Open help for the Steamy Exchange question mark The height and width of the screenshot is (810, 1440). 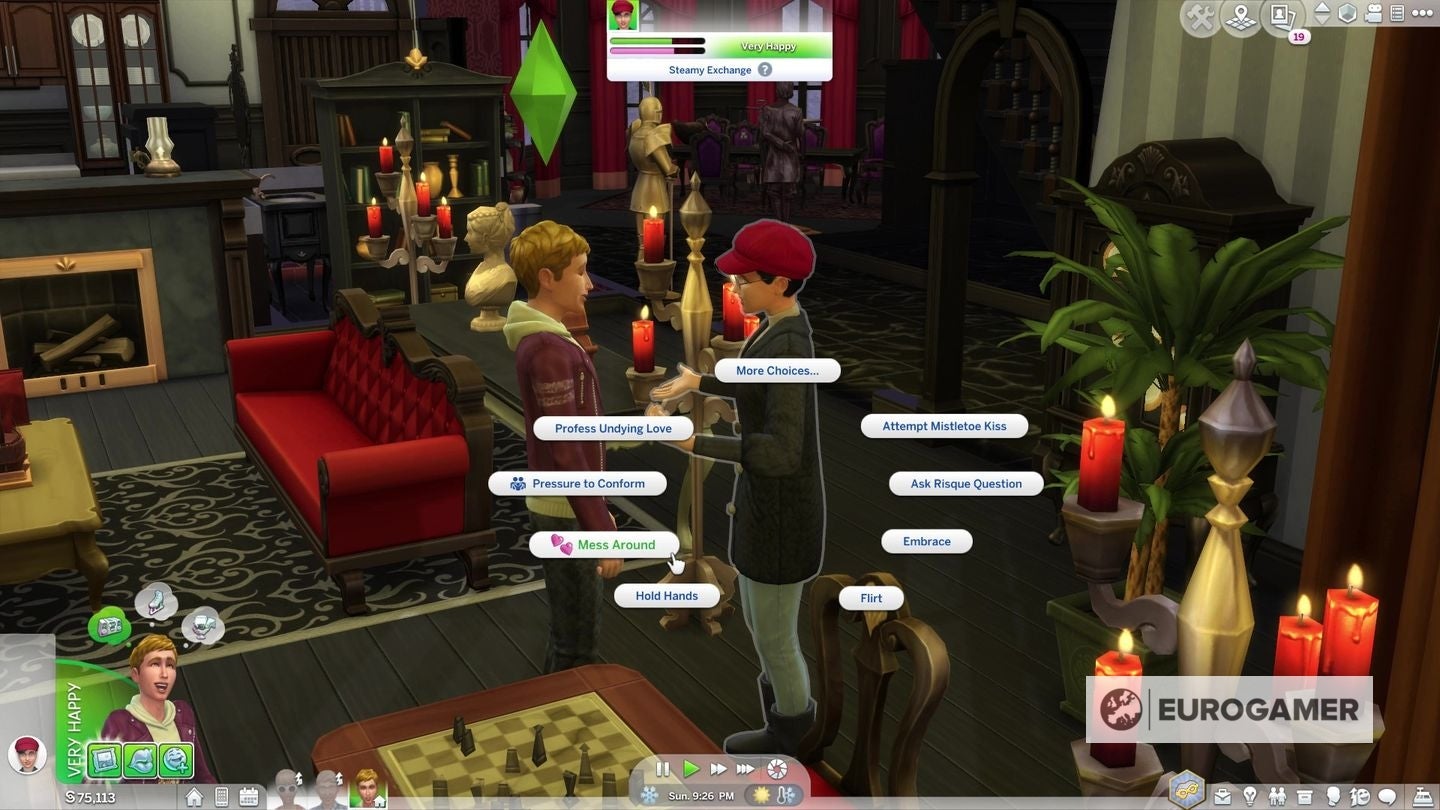coord(763,69)
